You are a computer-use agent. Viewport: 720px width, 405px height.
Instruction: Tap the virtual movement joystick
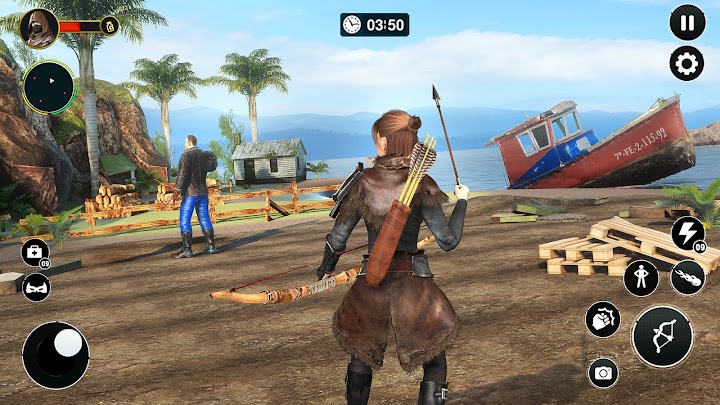(56, 354)
